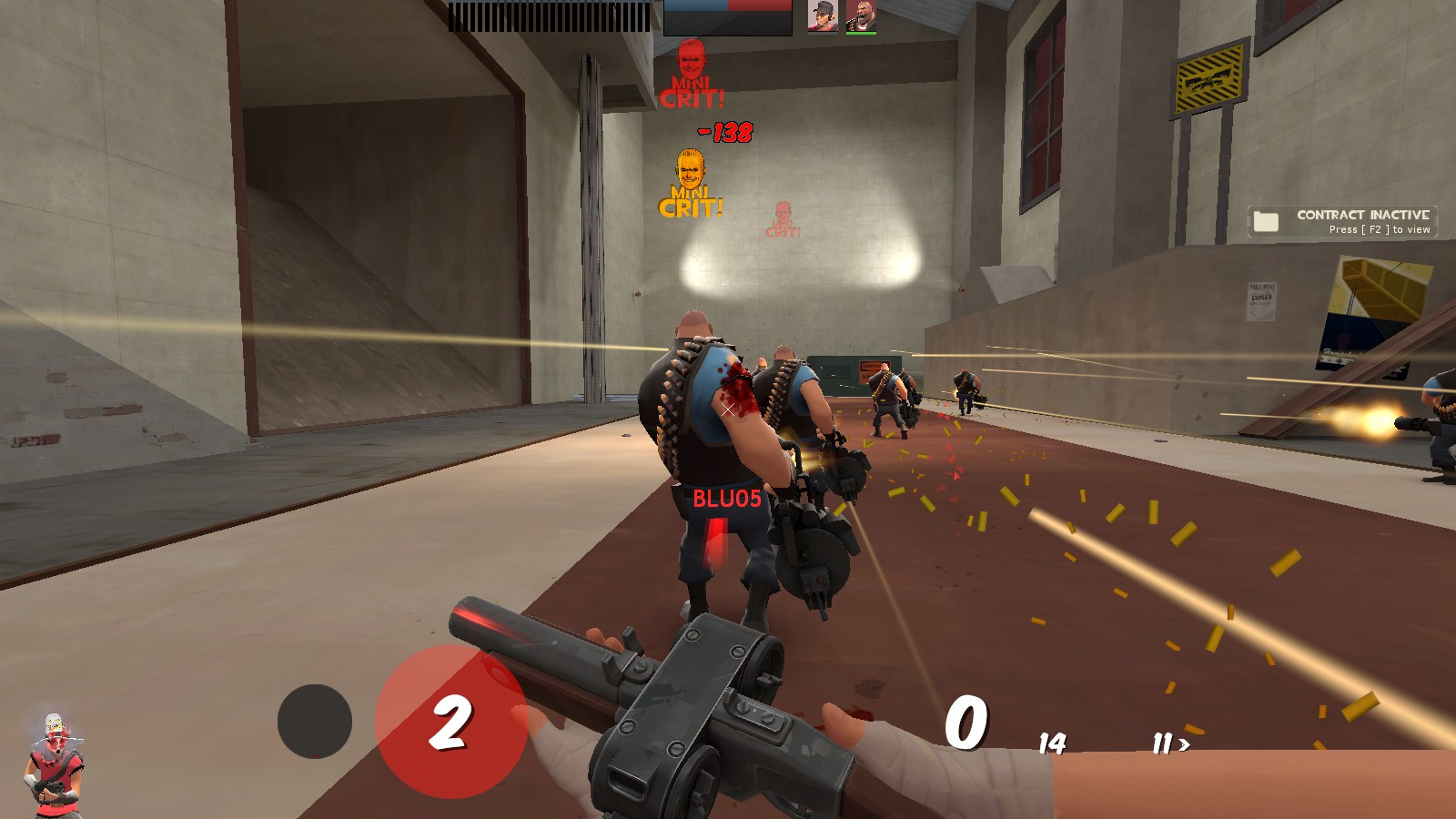
Task: Expand the CONTRACT INACTIVE panel
Action: (1342, 223)
